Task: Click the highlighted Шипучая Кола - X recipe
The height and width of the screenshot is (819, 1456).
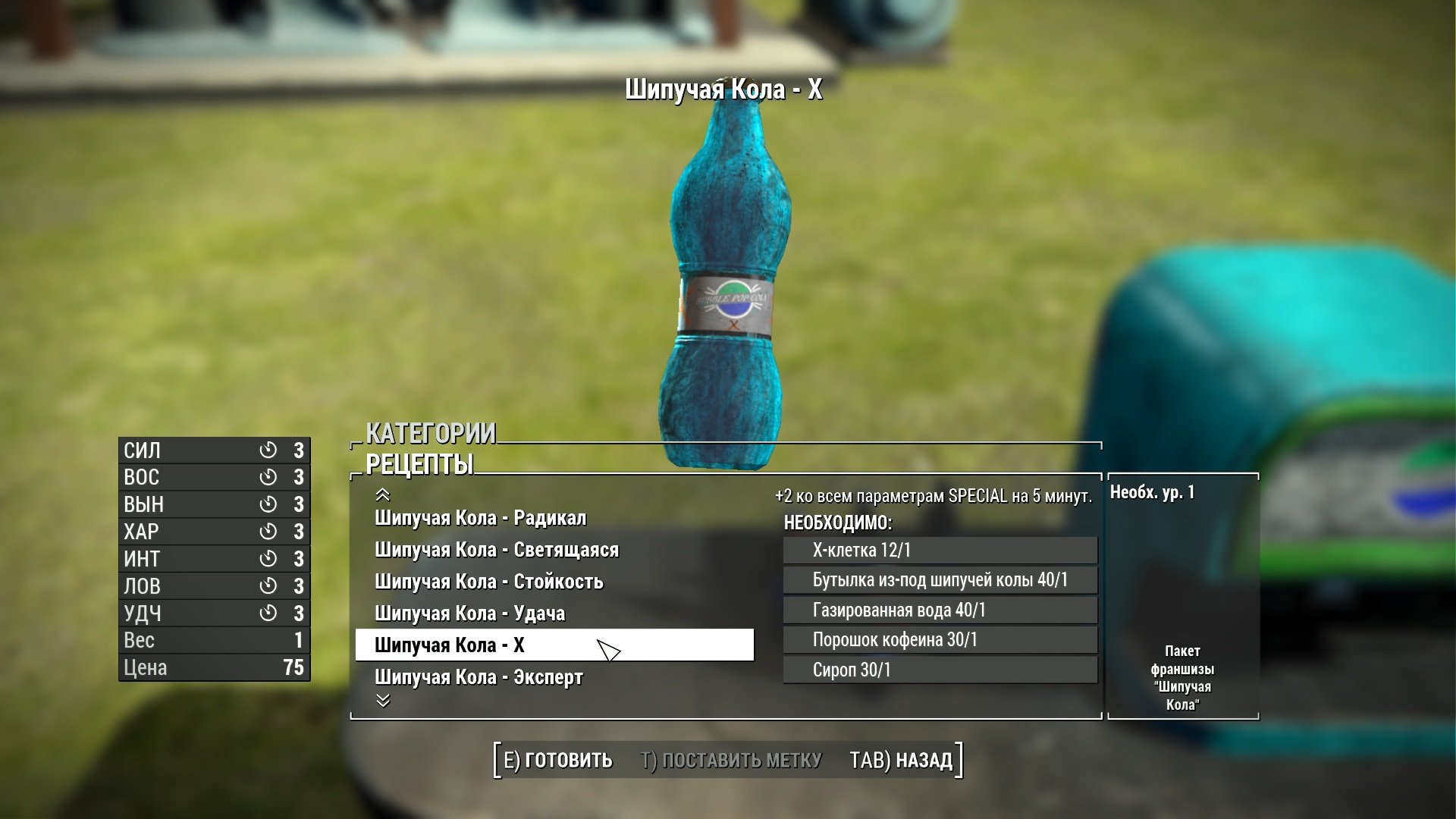Action: 554,645
